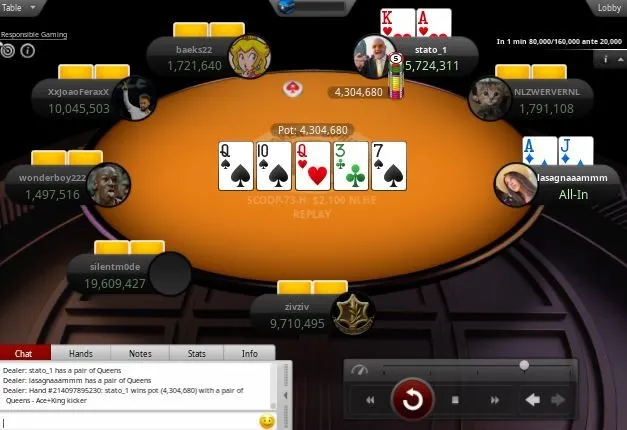Select player stato_1's avatar

tap(376, 58)
